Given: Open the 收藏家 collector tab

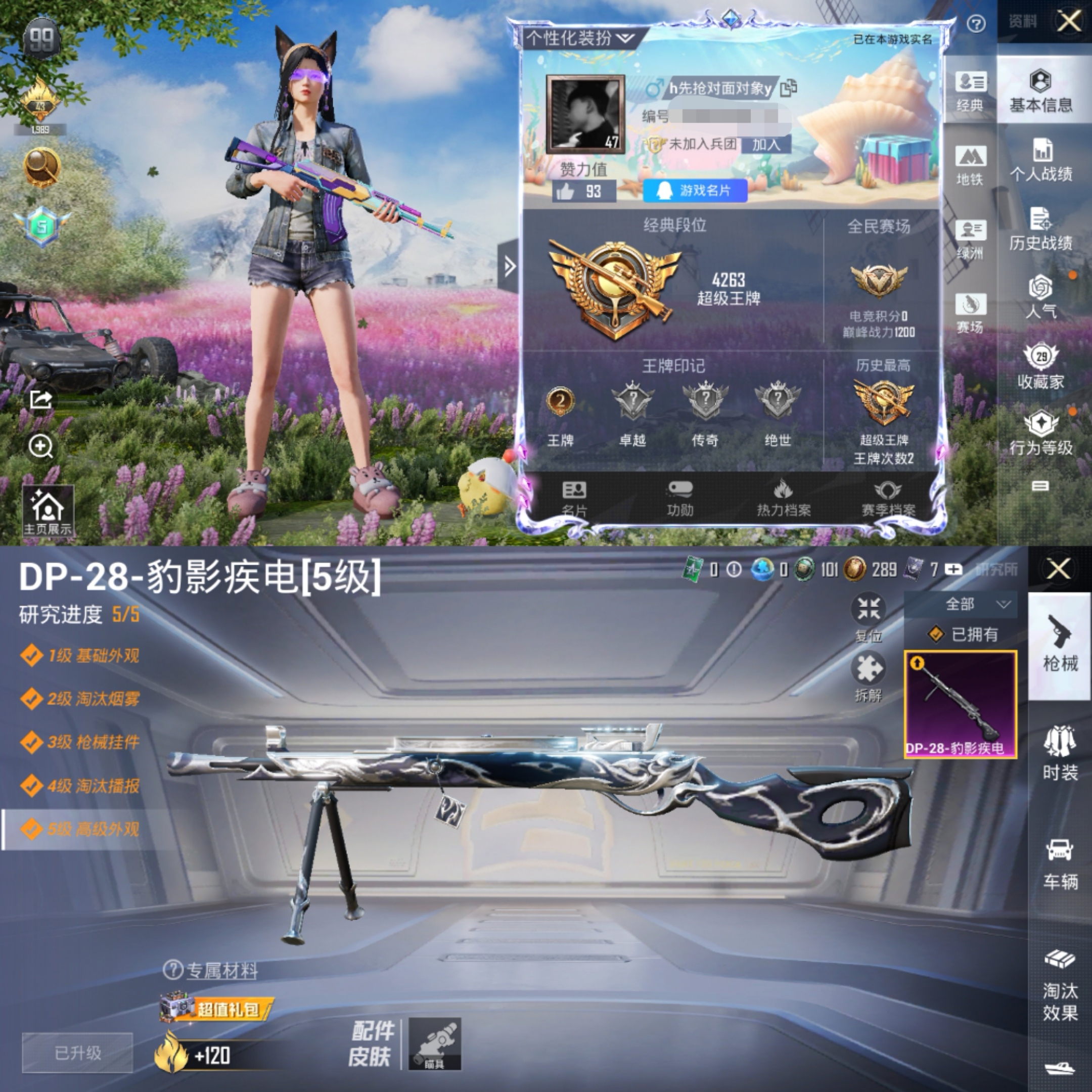Looking at the screenshot, I should pos(1040,368).
